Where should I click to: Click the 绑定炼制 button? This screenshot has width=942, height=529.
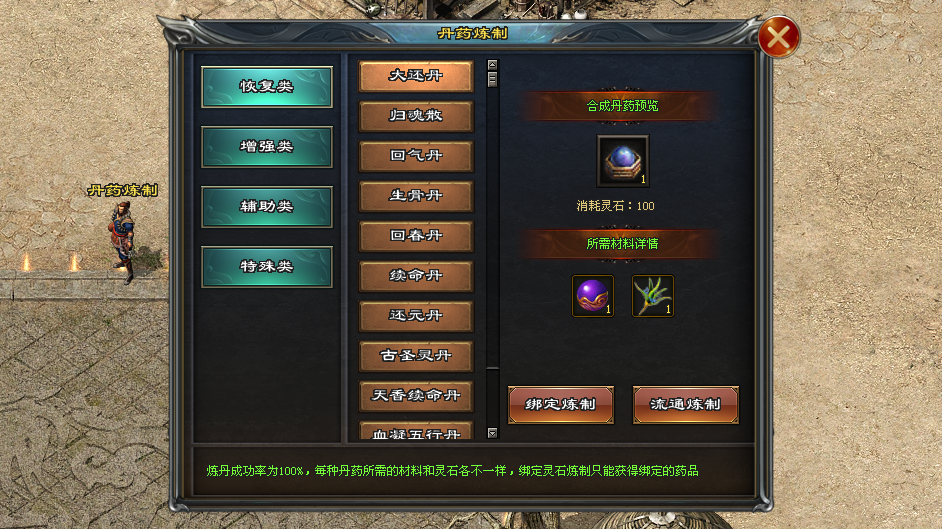click(x=560, y=405)
